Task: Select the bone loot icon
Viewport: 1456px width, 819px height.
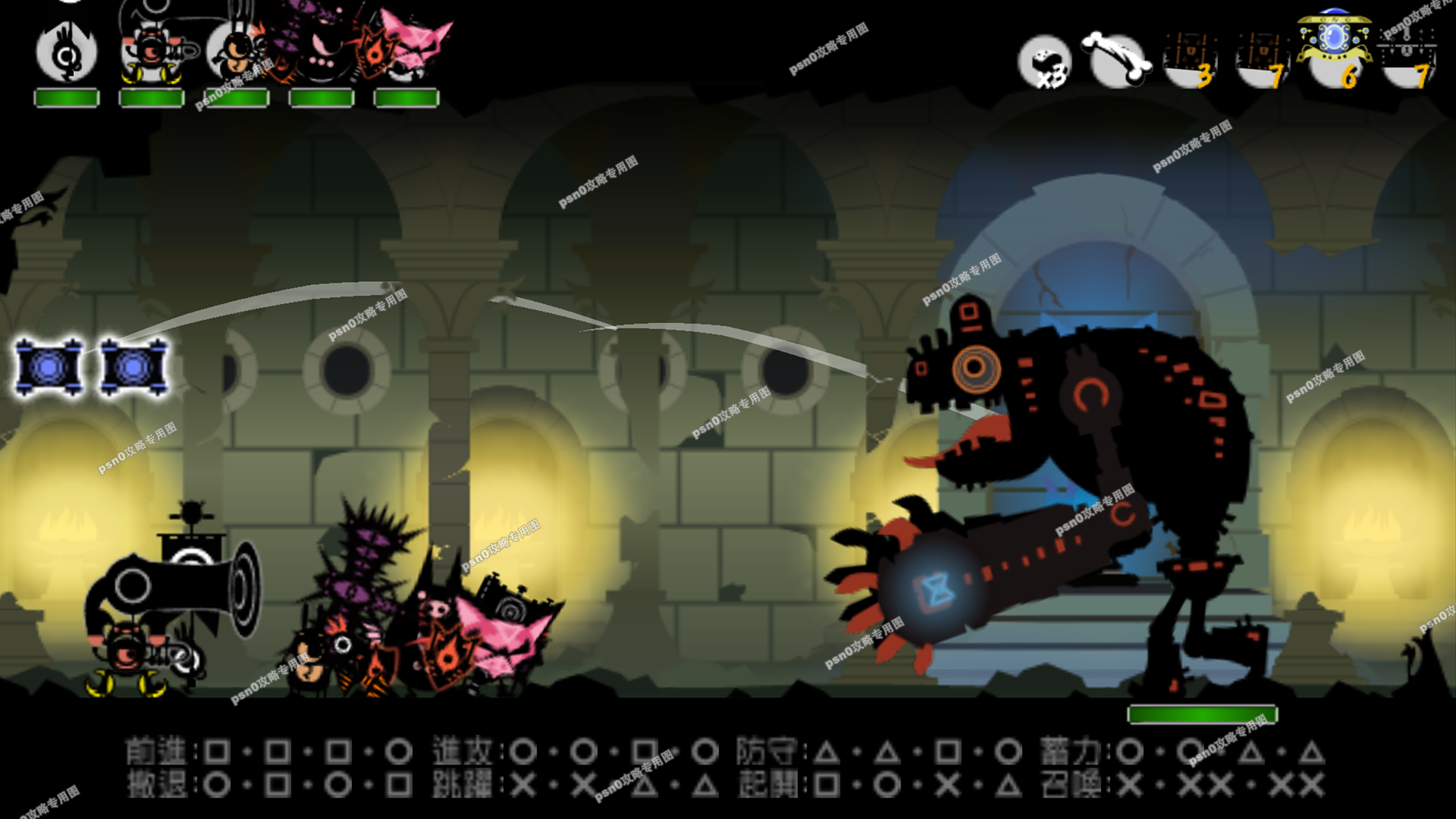Action: tap(1116, 59)
